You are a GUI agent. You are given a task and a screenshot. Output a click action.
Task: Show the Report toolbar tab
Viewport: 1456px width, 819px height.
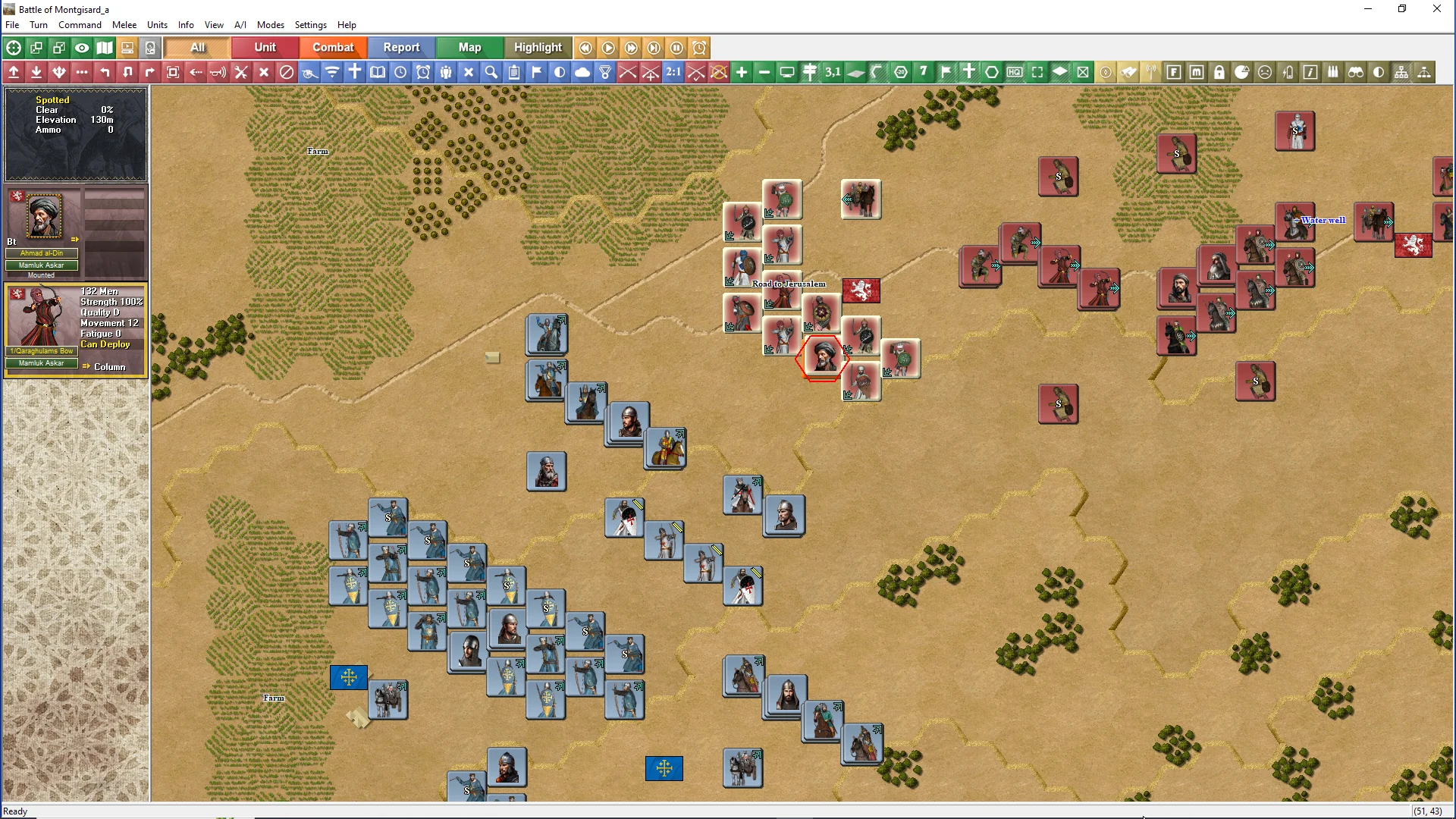click(x=401, y=47)
